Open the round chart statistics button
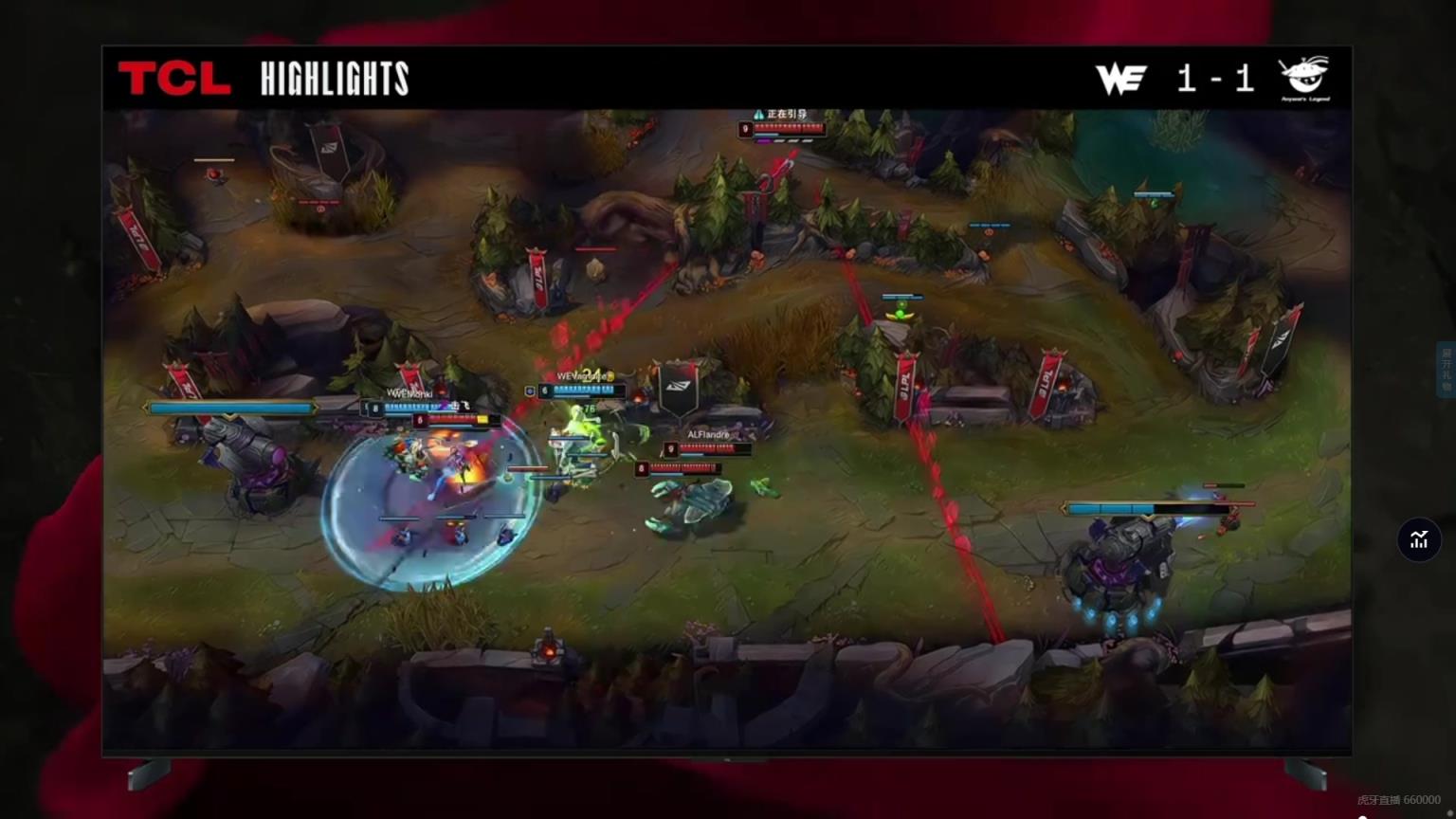Image resolution: width=1456 pixels, height=819 pixels. 1418,539
